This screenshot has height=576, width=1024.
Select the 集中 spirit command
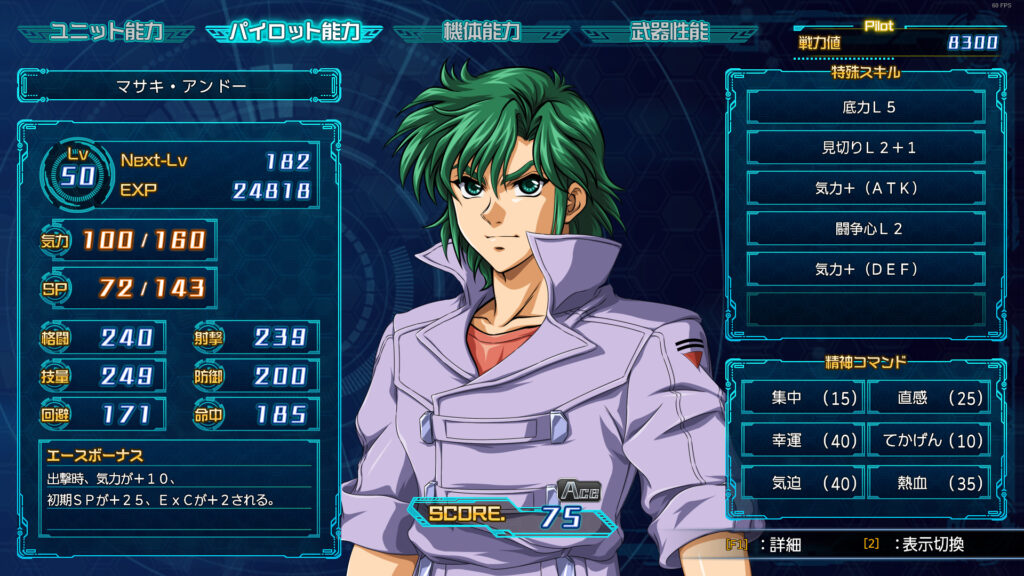(x=802, y=398)
